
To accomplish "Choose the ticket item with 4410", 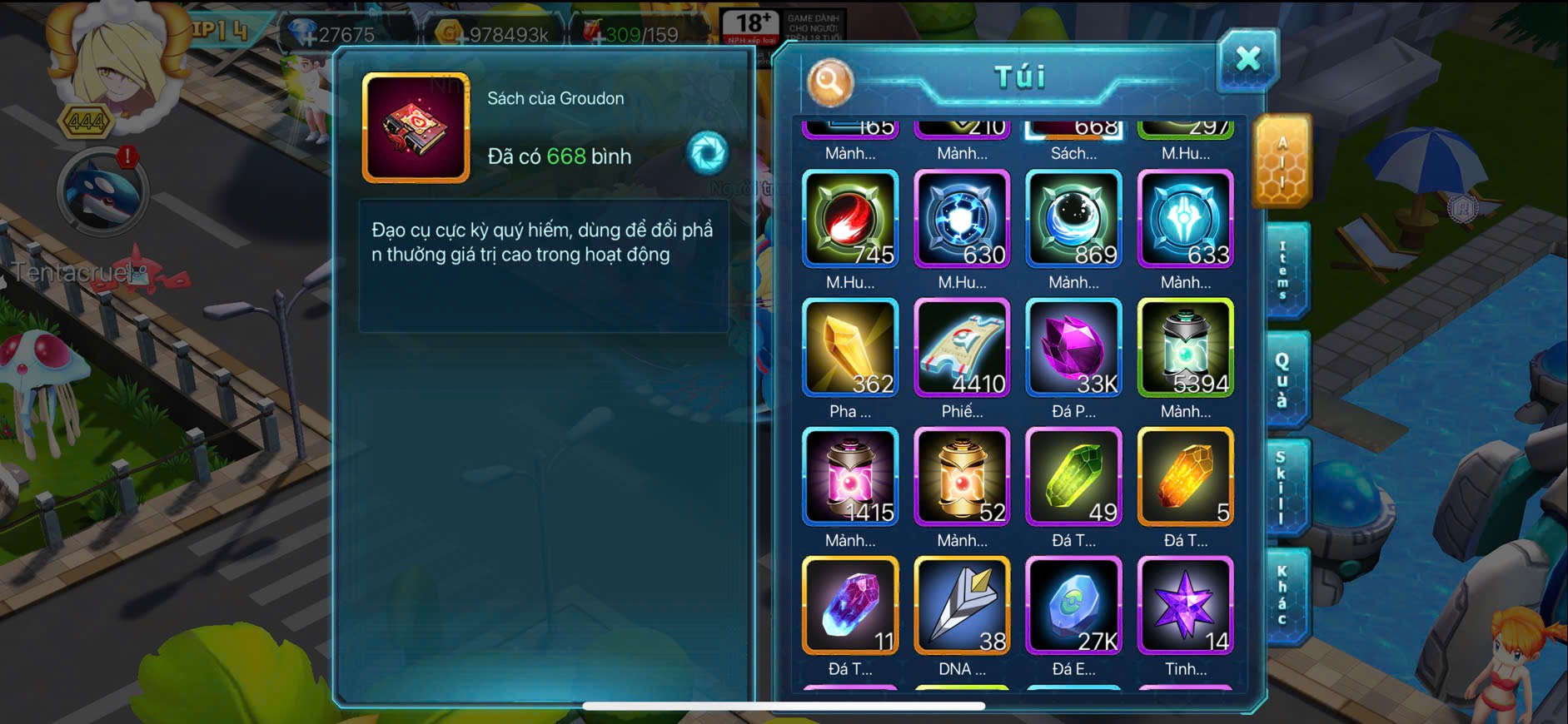I will 962,347.
